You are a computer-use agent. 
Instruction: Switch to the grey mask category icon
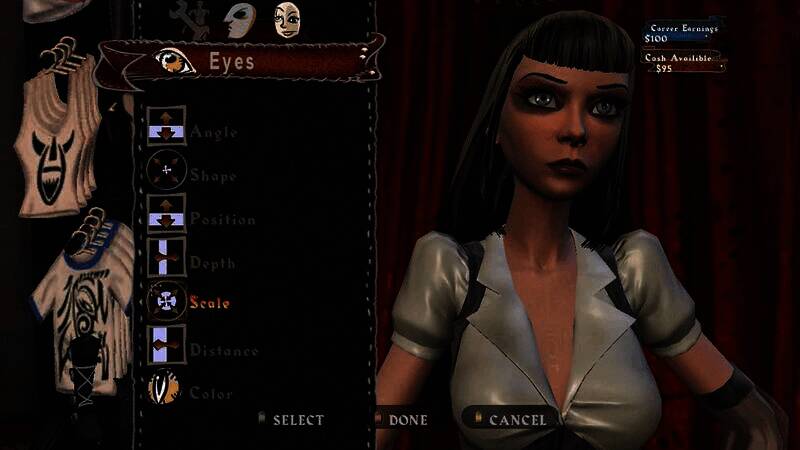coord(238,17)
